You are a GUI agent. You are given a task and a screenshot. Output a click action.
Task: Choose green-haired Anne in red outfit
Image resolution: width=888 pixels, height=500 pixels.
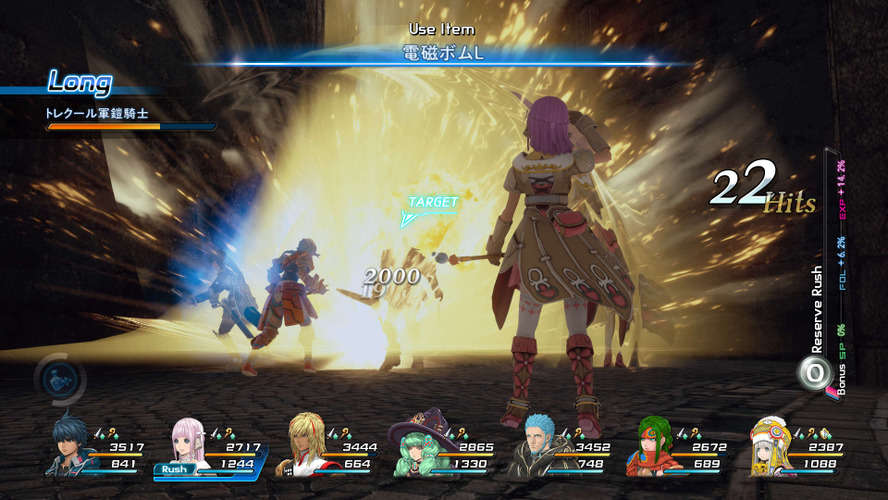[x=651, y=447]
